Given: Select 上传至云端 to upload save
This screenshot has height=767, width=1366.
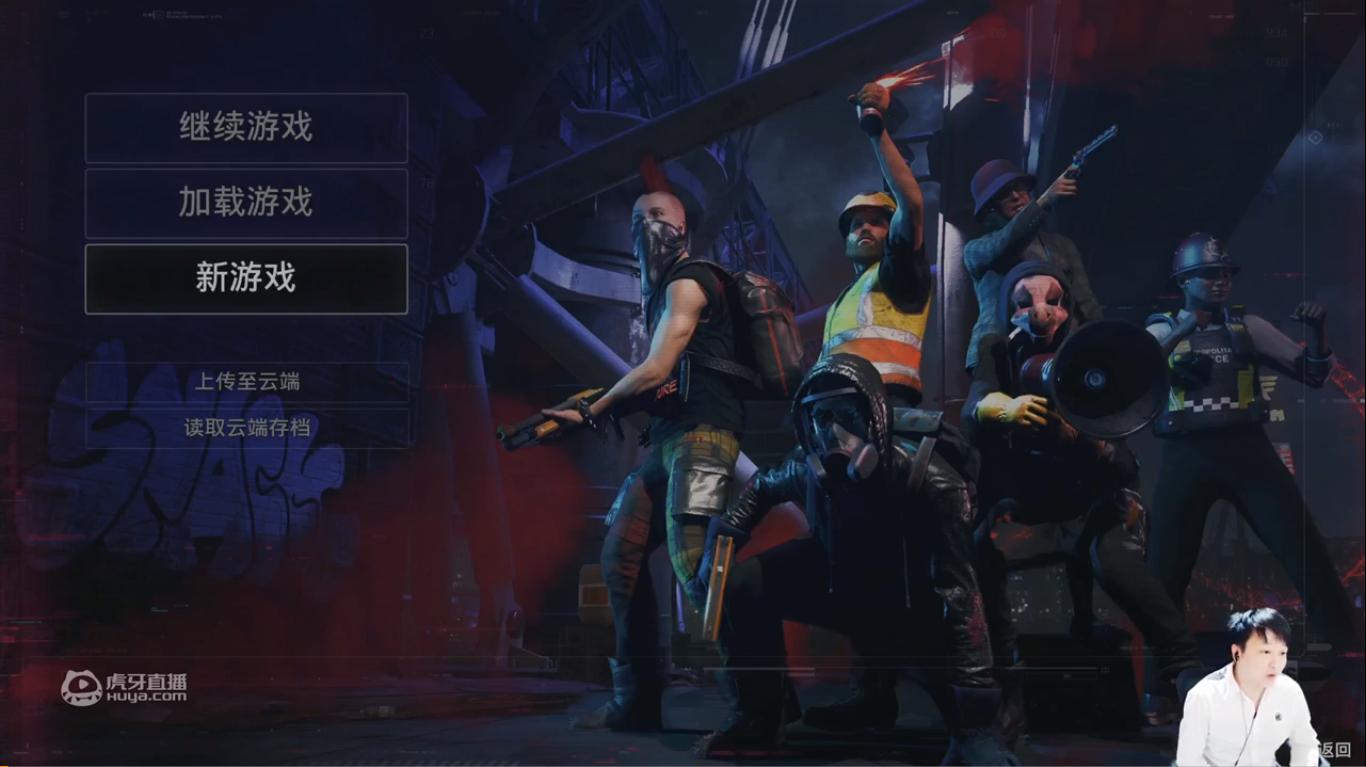Looking at the screenshot, I should [247, 381].
